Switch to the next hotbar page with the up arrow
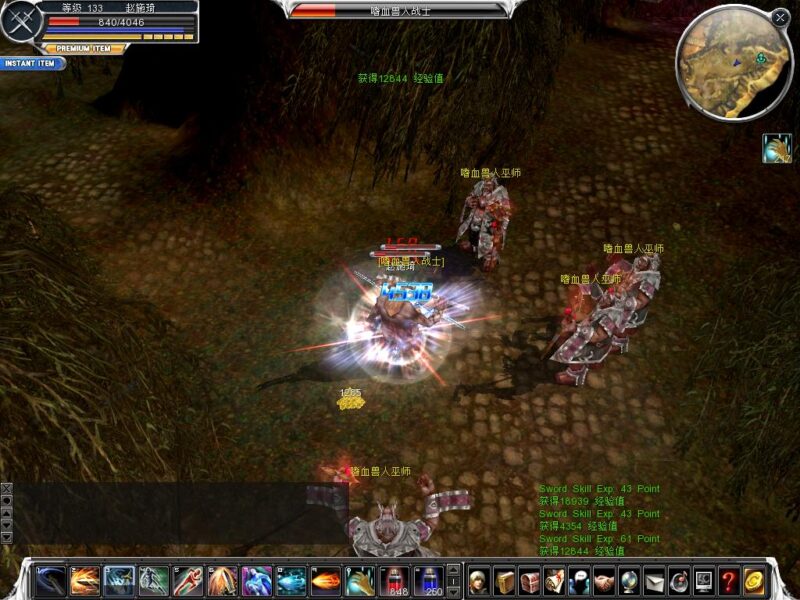This screenshot has height=600, width=800. pyautogui.click(x=453, y=570)
